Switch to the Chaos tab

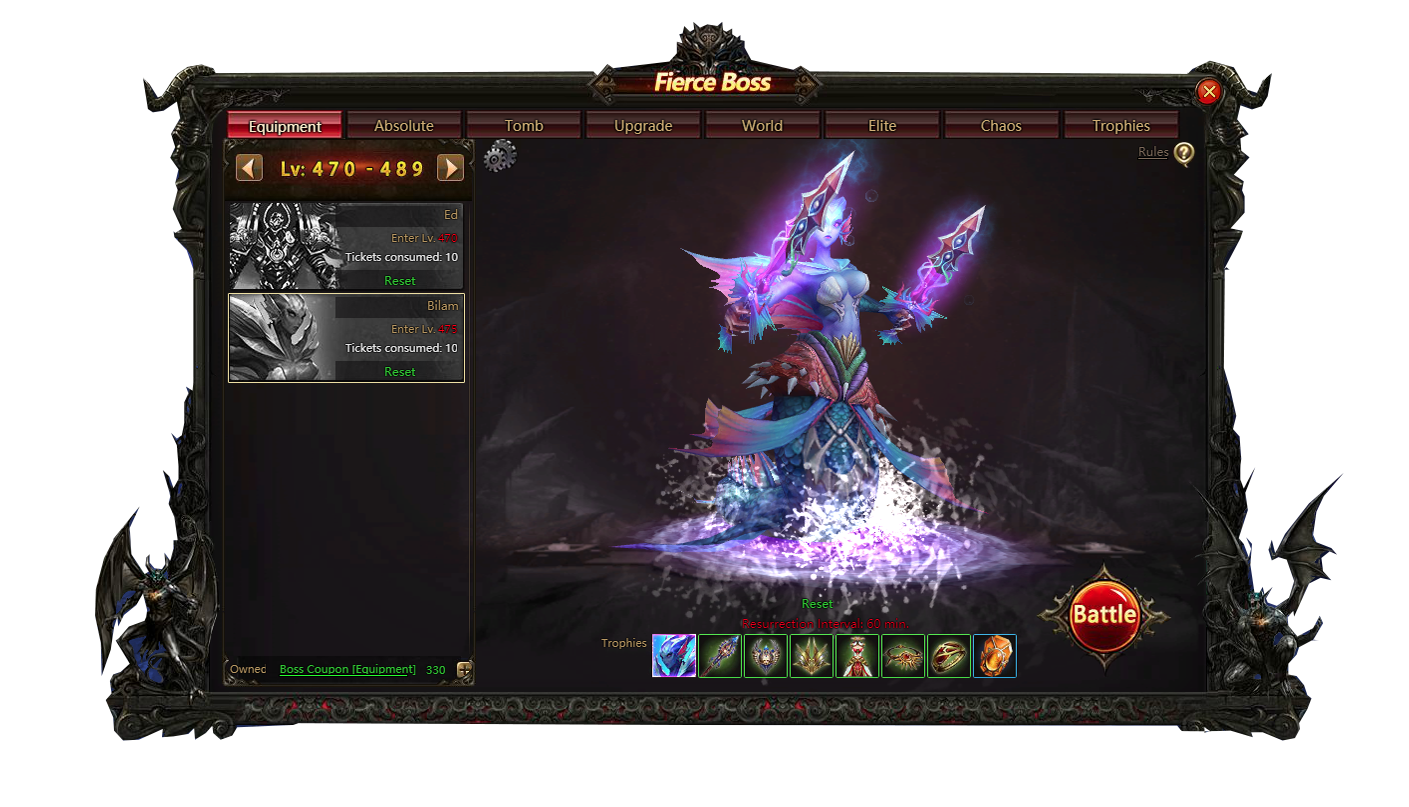tap(1001, 126)
